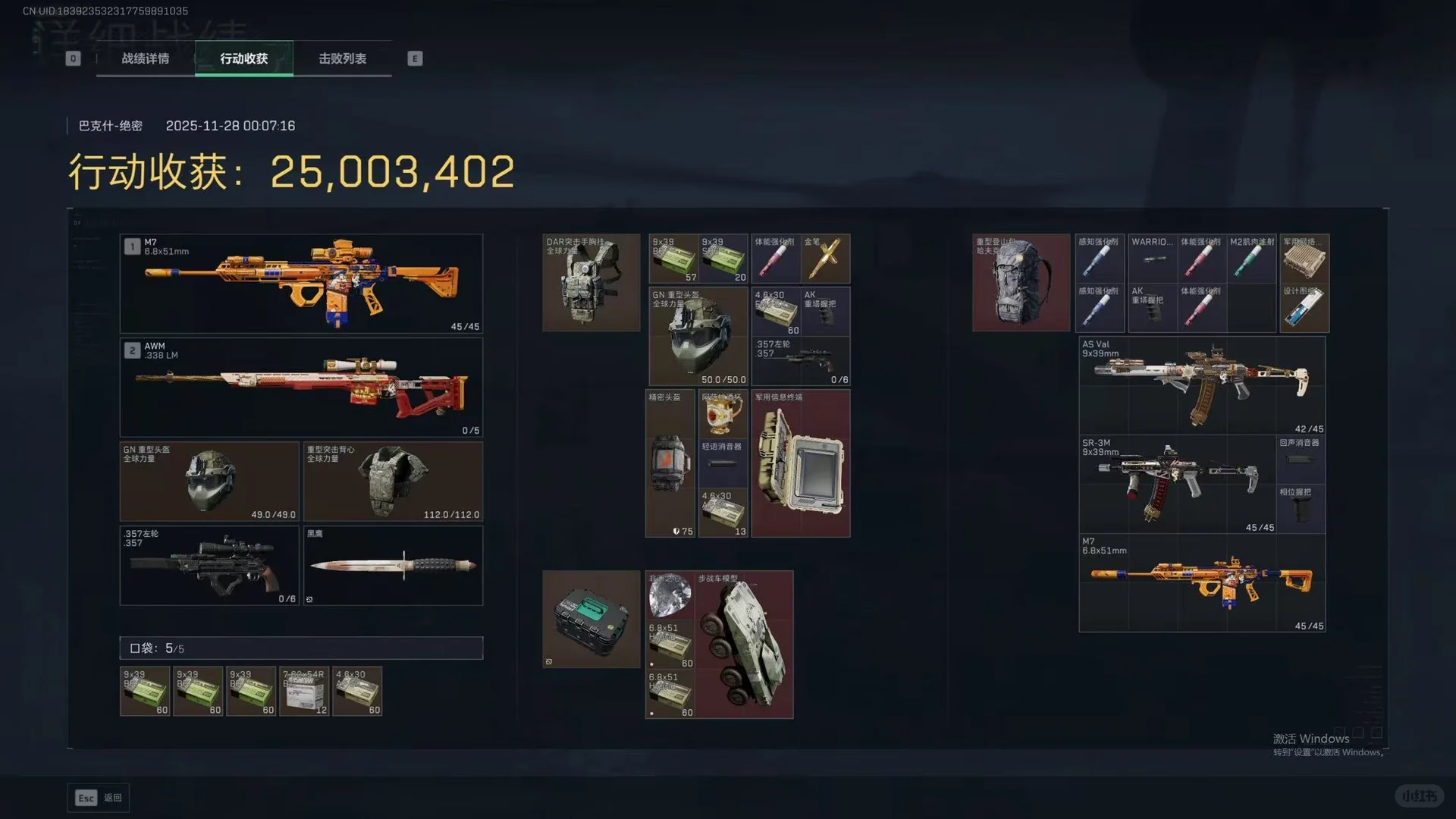Select the AS Val rifle in the backpack
The height and width of the screenshot is (819, 1456).
tap(1202, 385)
